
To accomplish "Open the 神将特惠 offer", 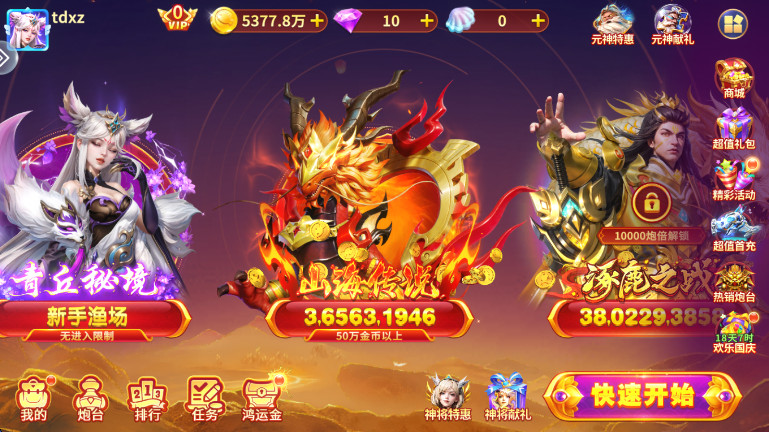I will coord(448,397).
